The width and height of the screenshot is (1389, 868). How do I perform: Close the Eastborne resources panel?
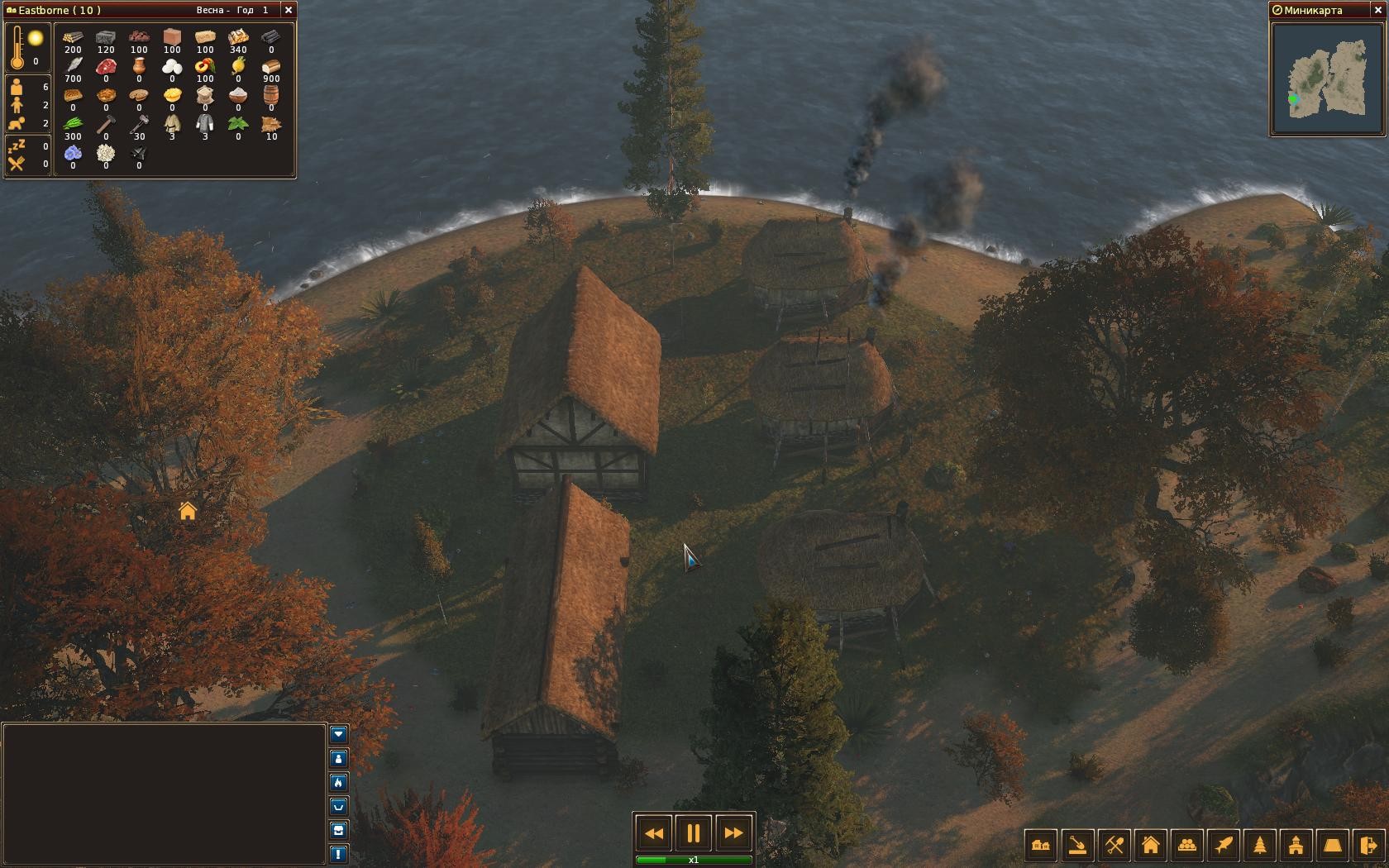coord(288,10)
